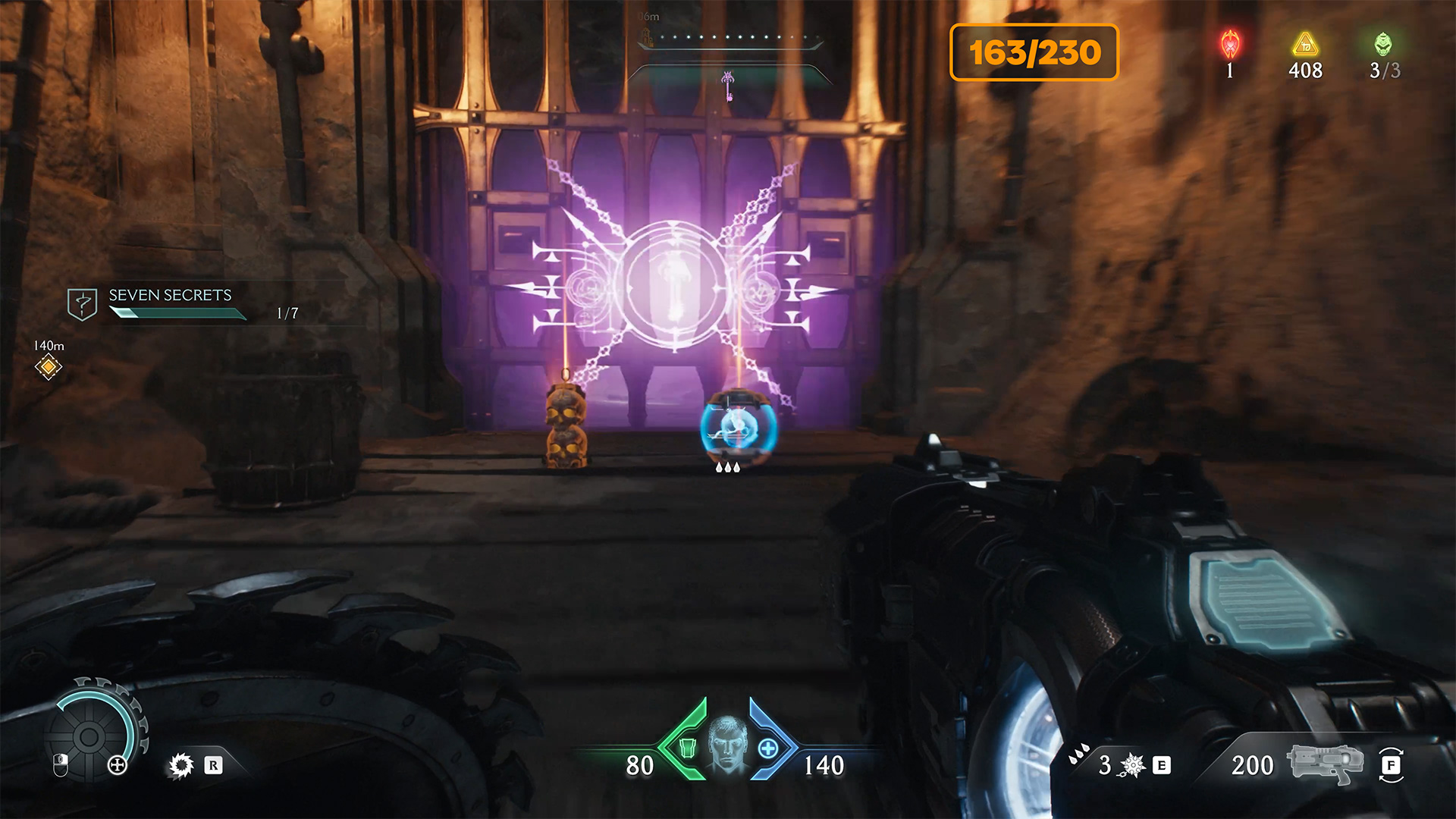Screen dimensions: 1456x819
Task: Click the green helmet extra lives icon
Action: coord(1383,45)
